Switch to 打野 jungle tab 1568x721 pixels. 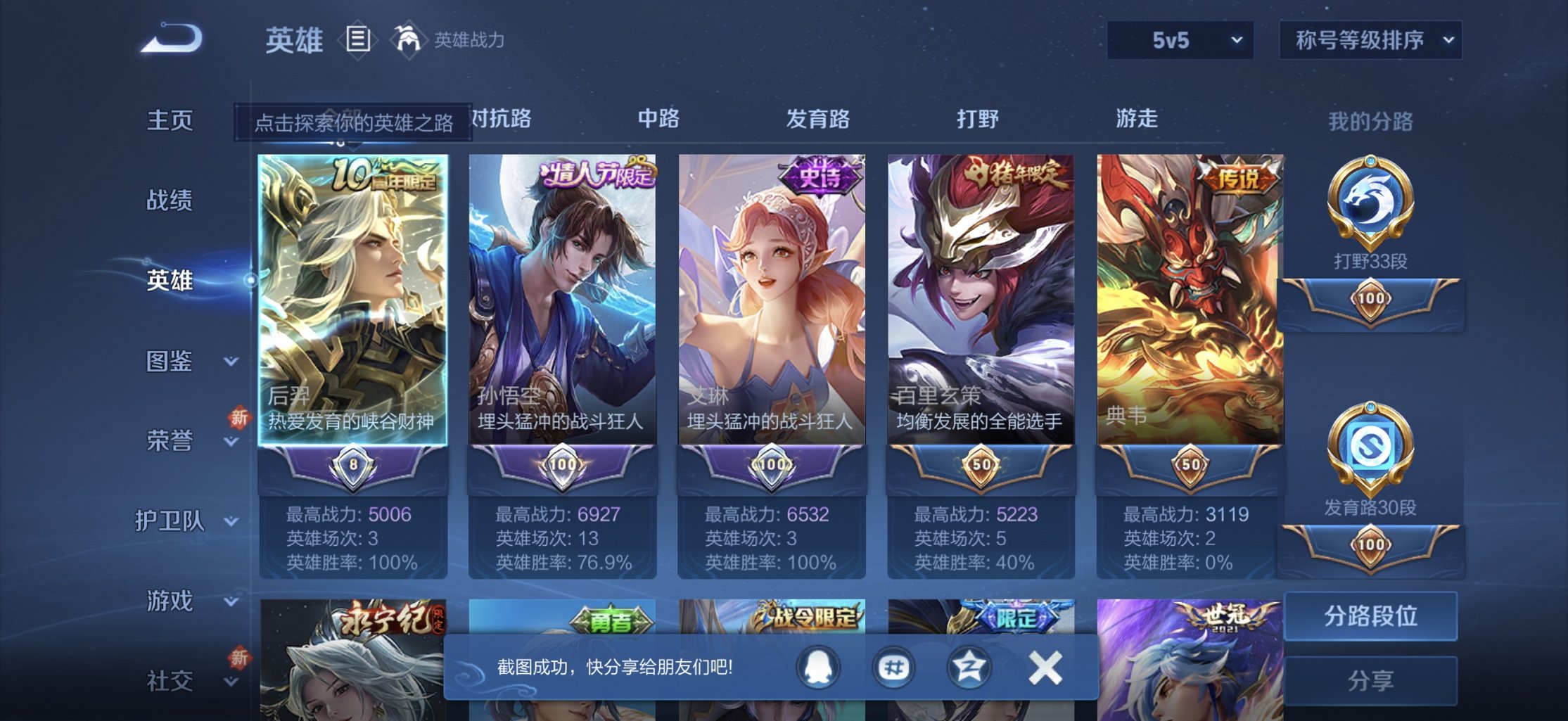click(x=978, y=120)
